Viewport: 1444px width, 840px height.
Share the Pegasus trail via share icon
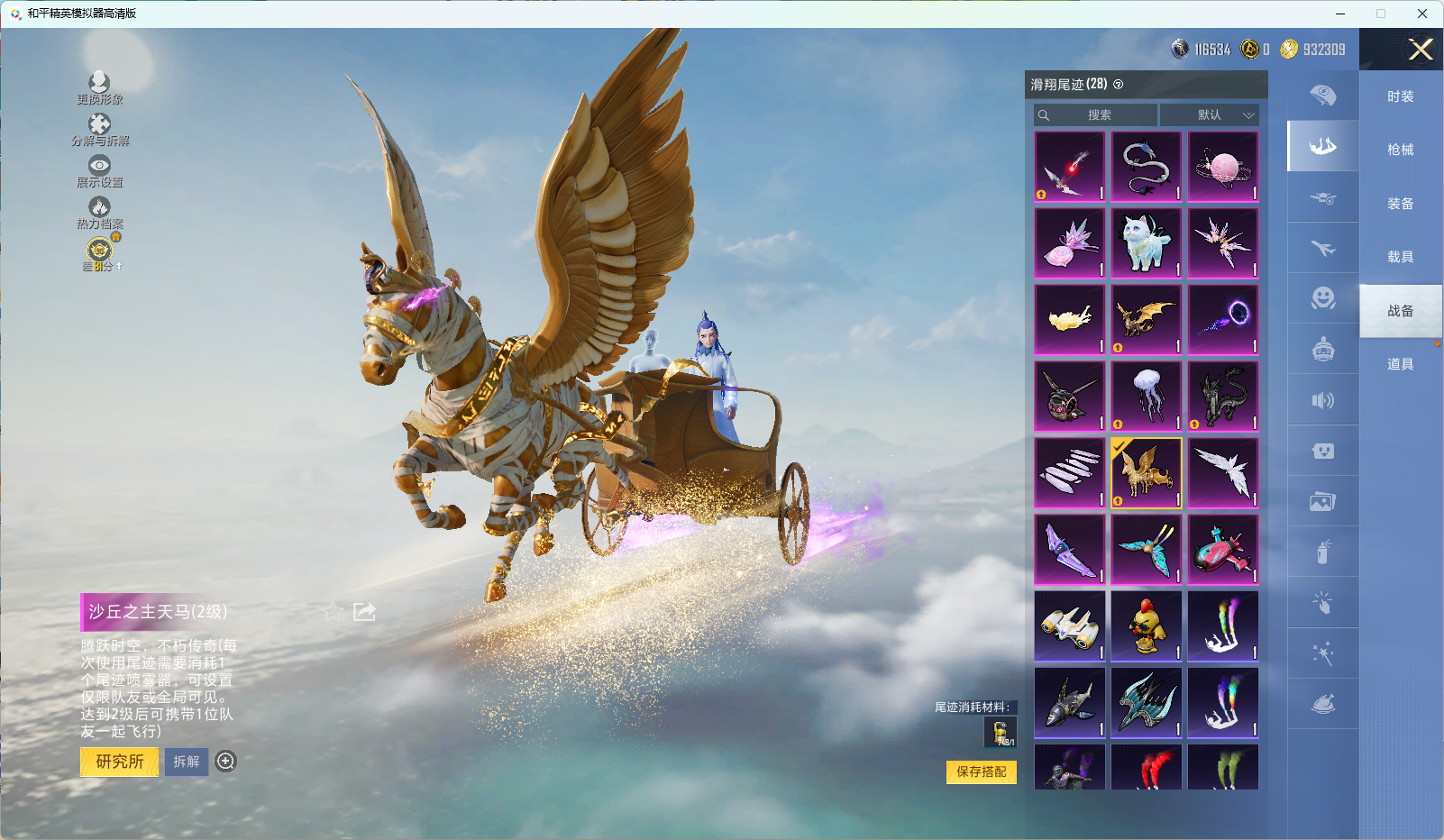[x=364, y=612]
